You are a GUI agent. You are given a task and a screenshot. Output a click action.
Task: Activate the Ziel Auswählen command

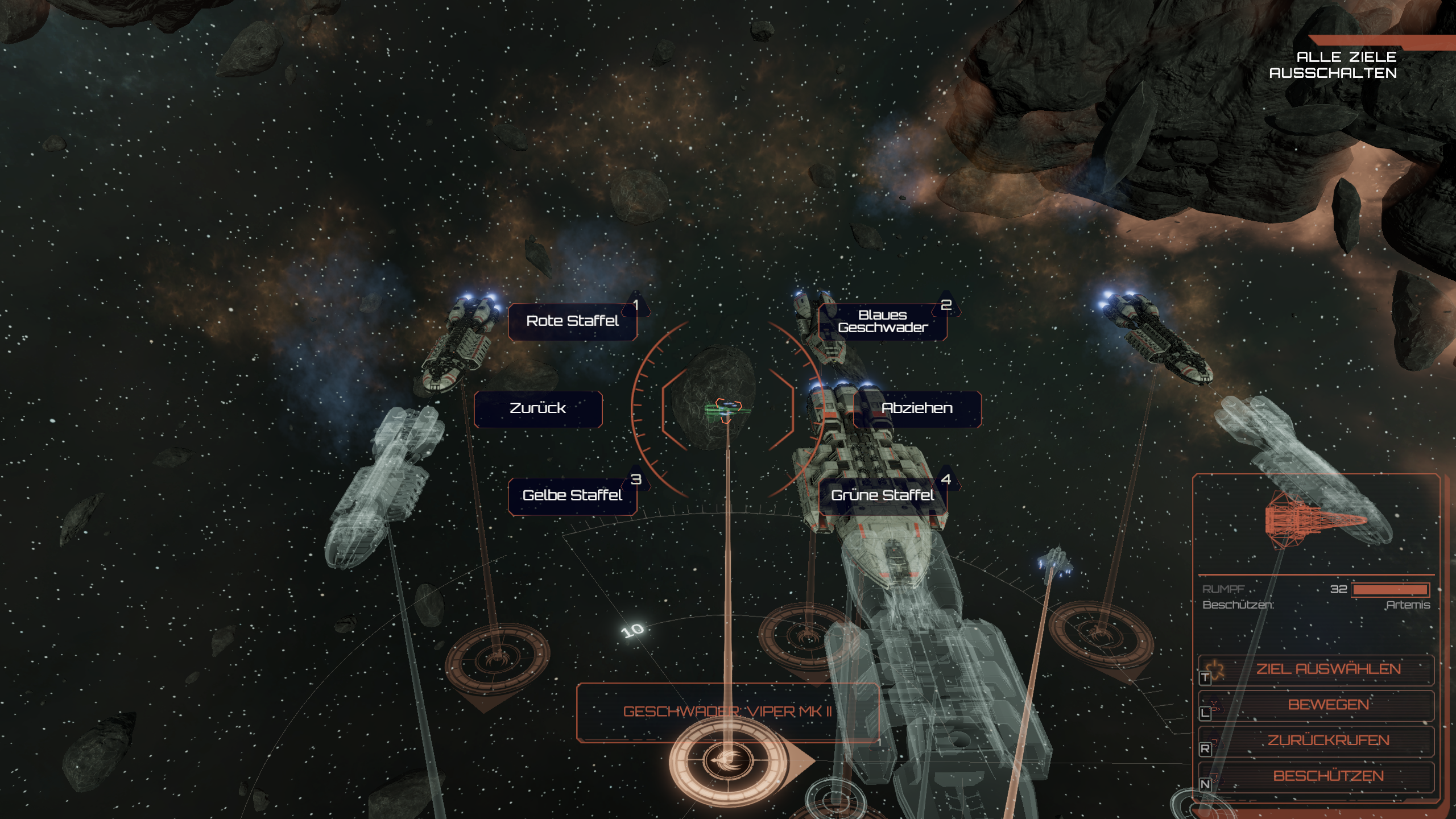tap(1327, 669)
